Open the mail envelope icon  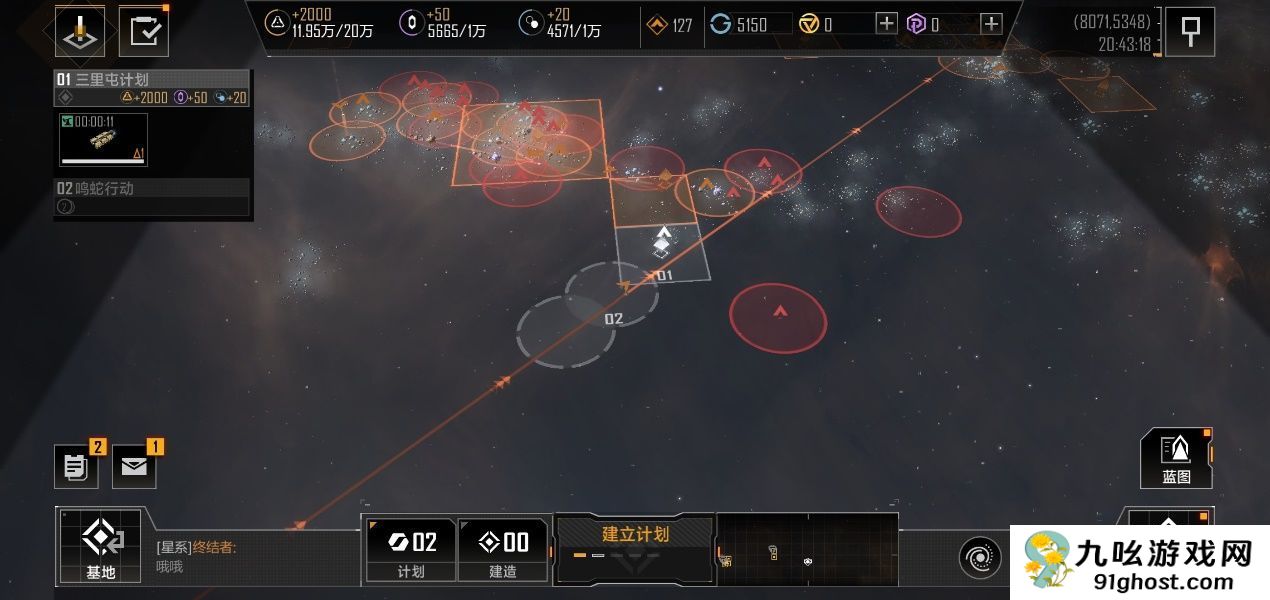134,467
